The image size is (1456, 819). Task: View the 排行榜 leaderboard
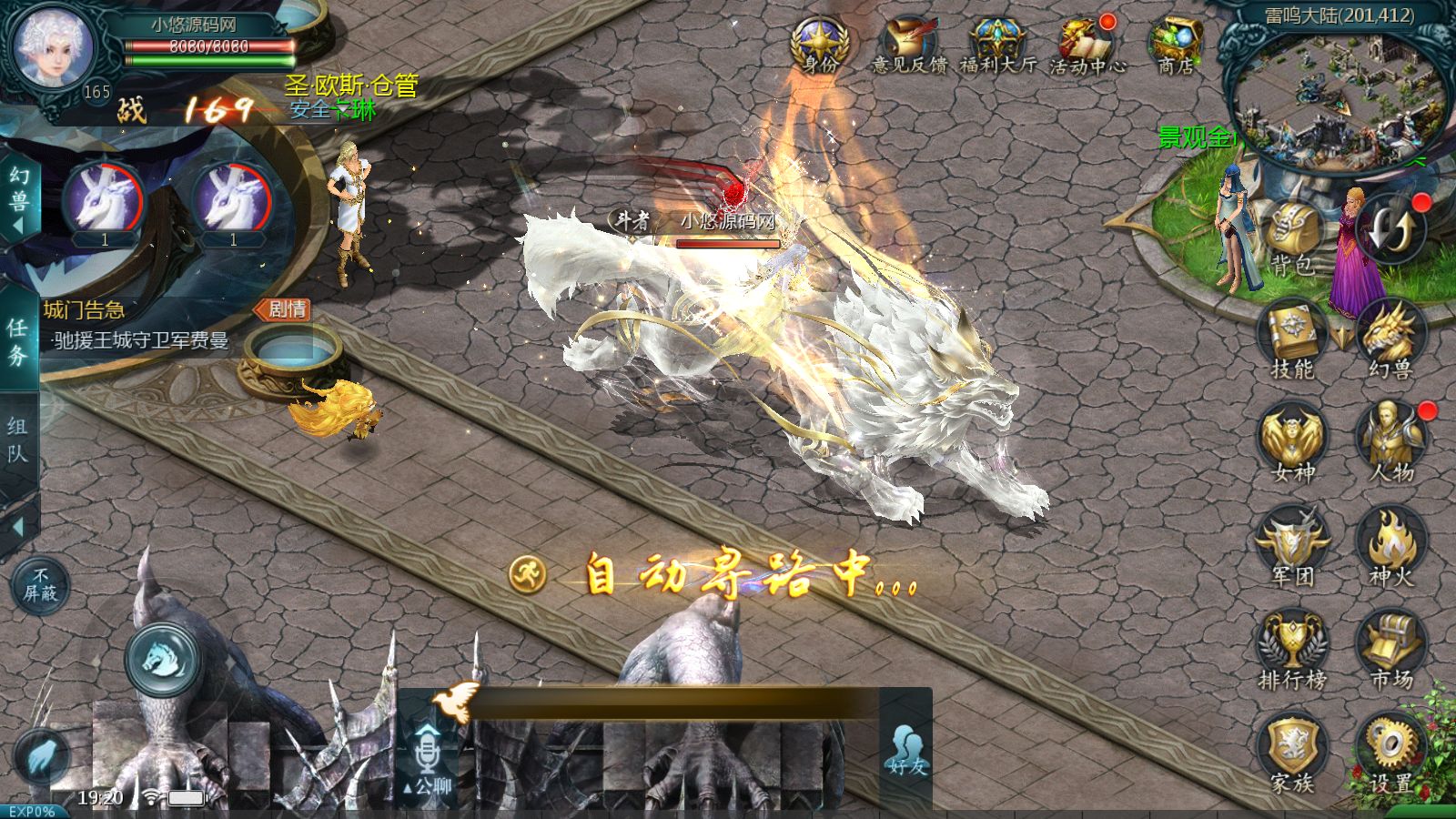[1292, 651]
